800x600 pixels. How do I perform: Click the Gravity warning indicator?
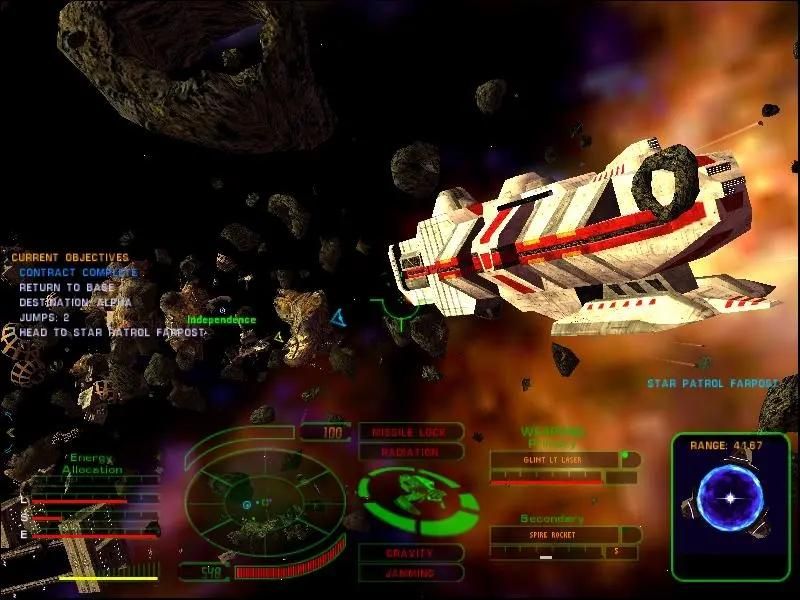pos(410,553)
